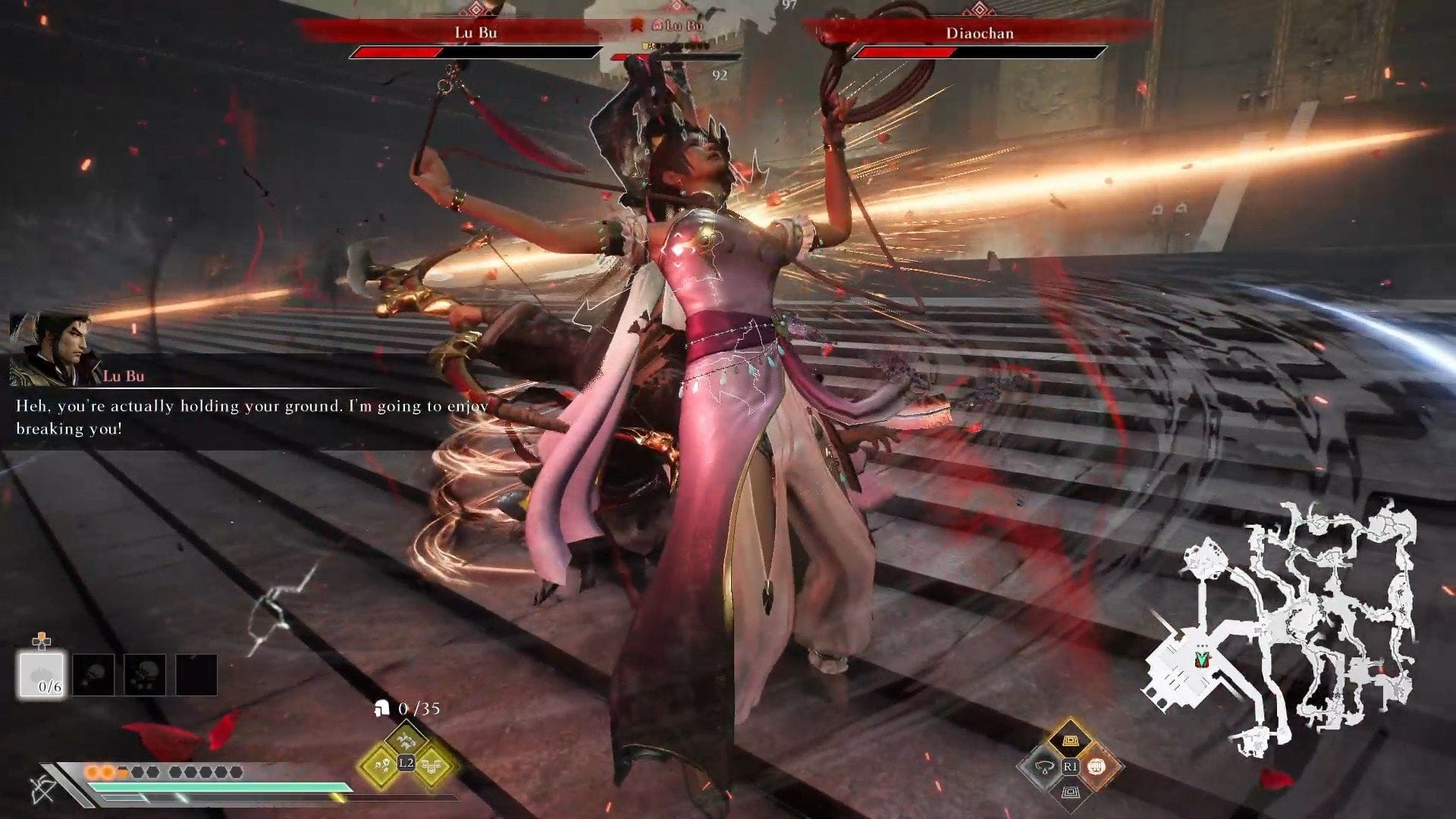Image resolution: width=1456 pixels, height=819 pixels.
Task: Choose the left yellow tactic diamond icon
Action: point(378,764)
